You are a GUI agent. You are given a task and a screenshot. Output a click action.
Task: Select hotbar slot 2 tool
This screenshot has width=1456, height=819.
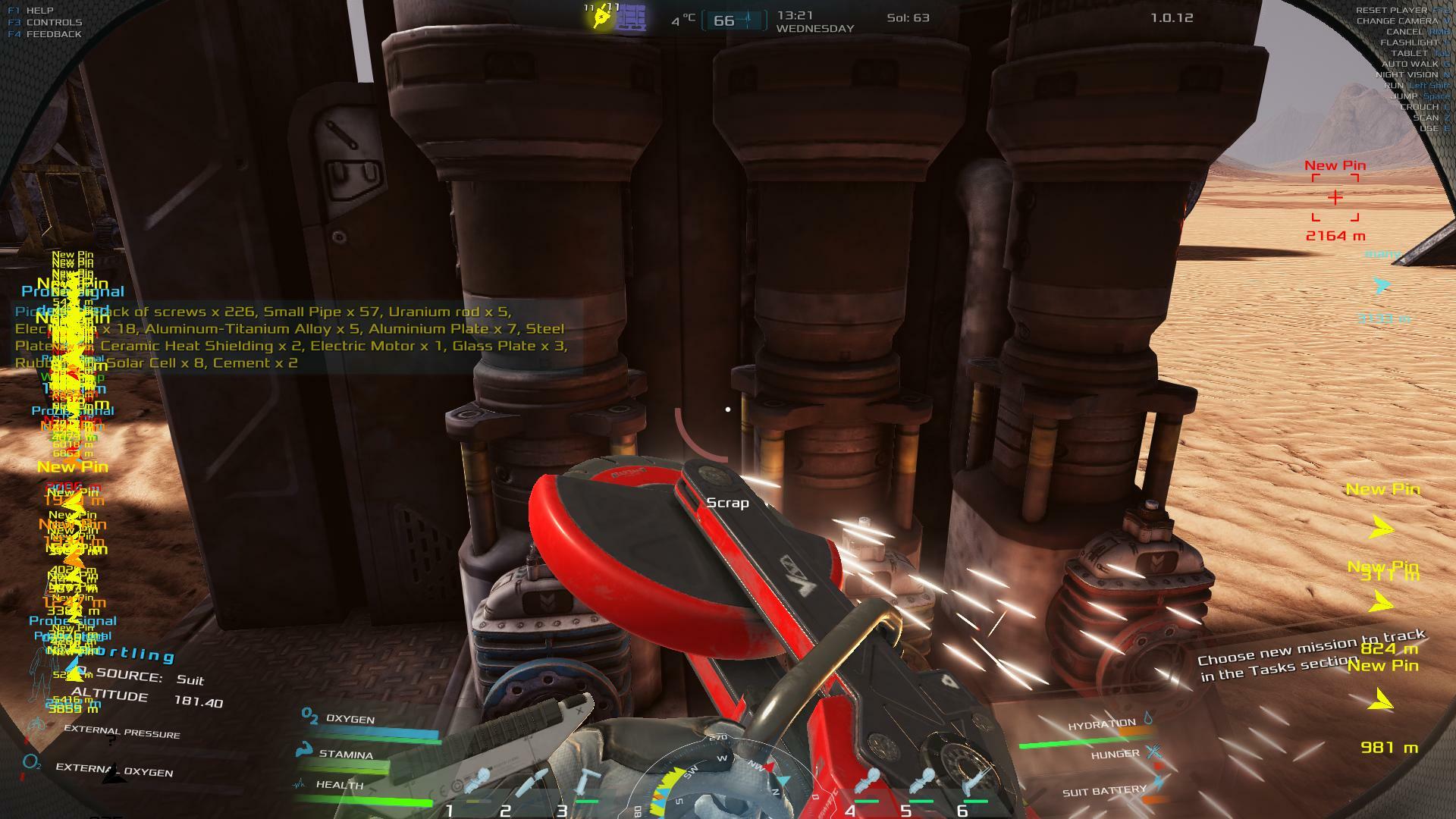(533, 783)
